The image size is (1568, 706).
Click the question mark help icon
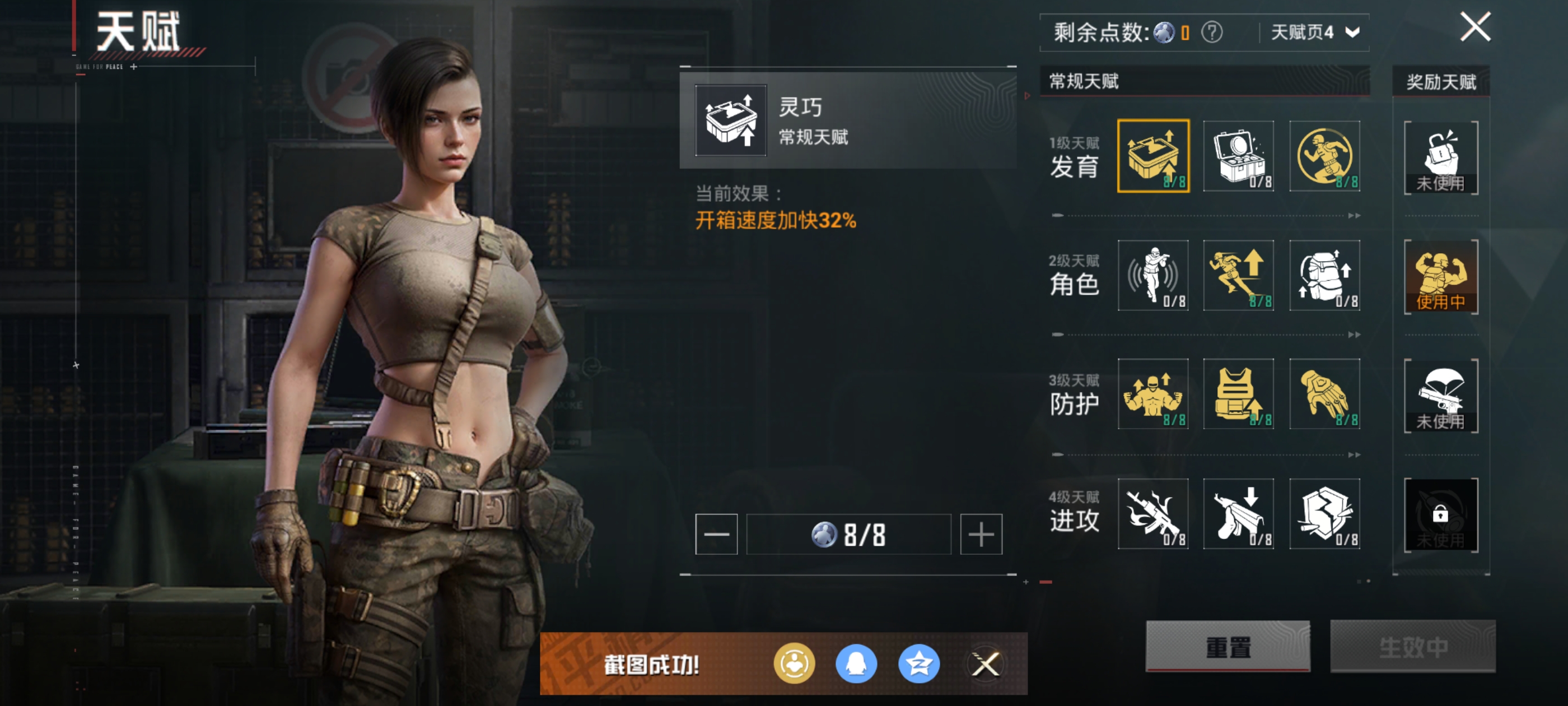[x=1211, y=32]
